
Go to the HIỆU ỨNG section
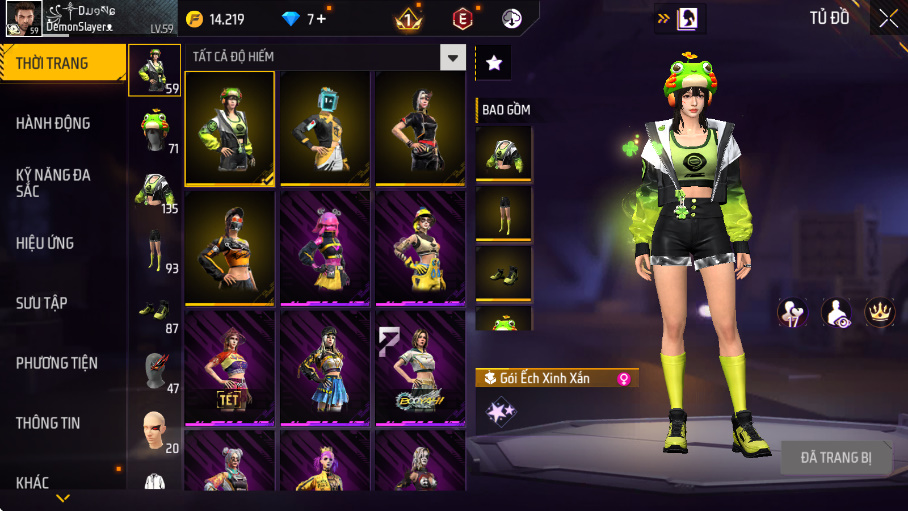pyautogui.click(x=62, y=243)
